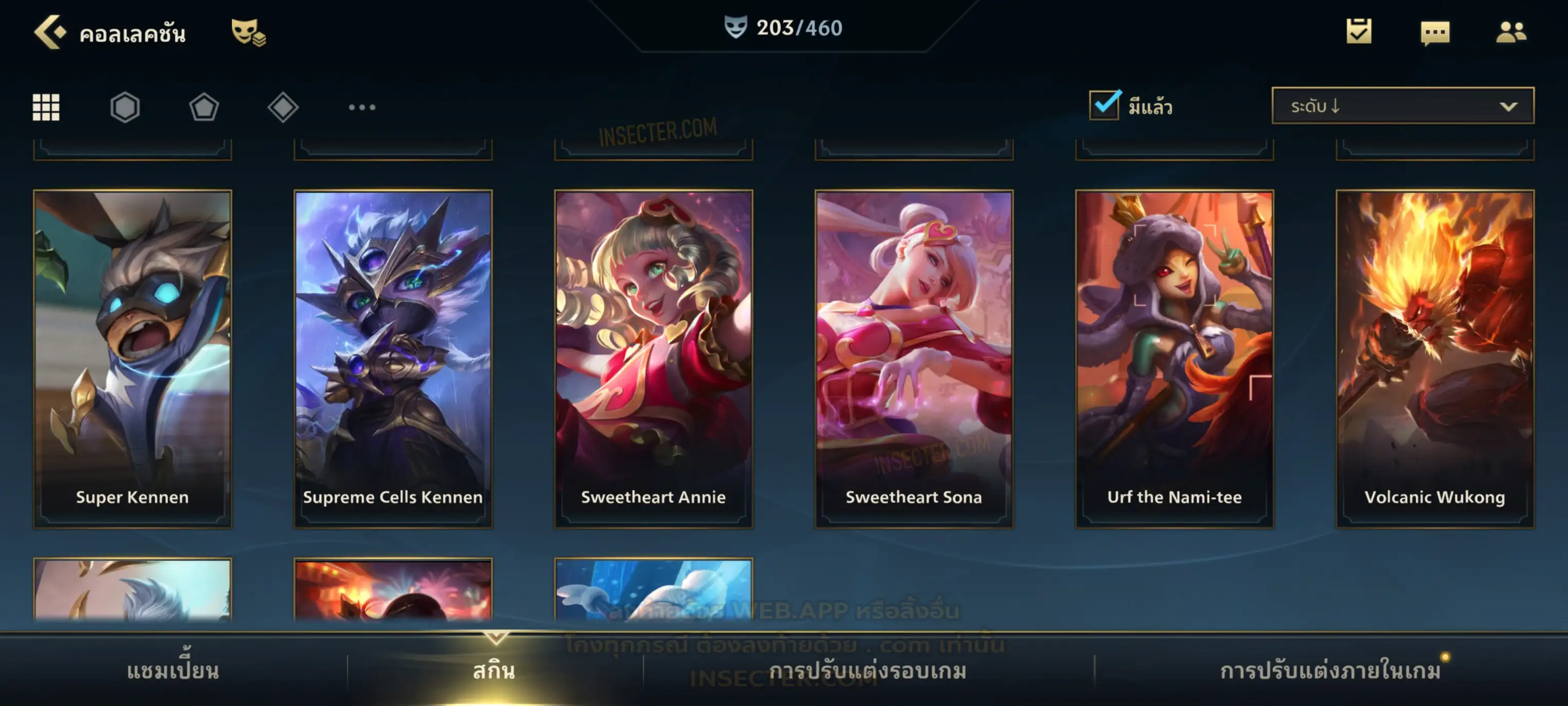Pick the Sweetheart Sona skin card
Screen dimensions: 1568x706
tap(914, 358)
